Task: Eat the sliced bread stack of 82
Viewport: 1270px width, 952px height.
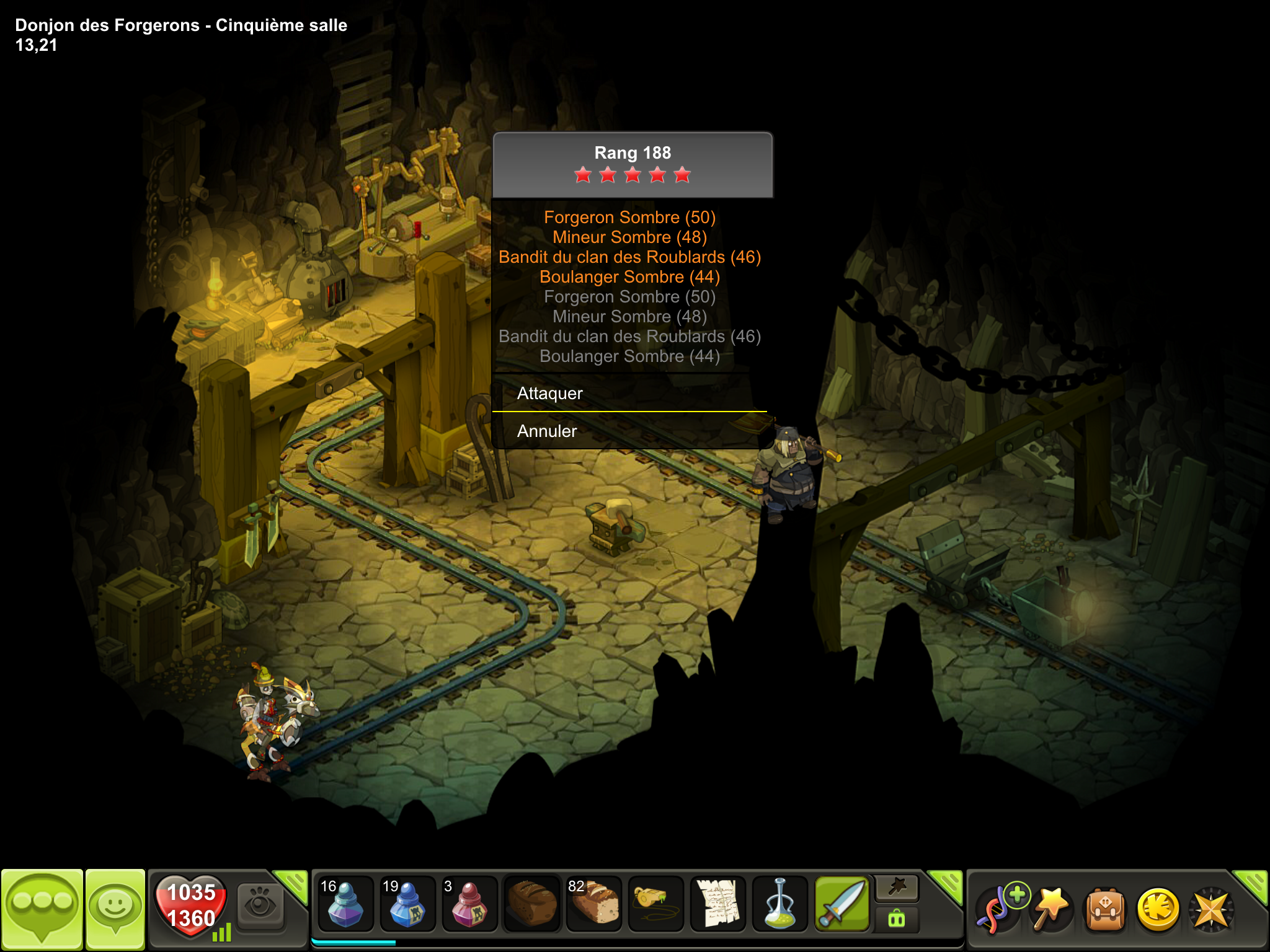Action: [x=593, y=904]
